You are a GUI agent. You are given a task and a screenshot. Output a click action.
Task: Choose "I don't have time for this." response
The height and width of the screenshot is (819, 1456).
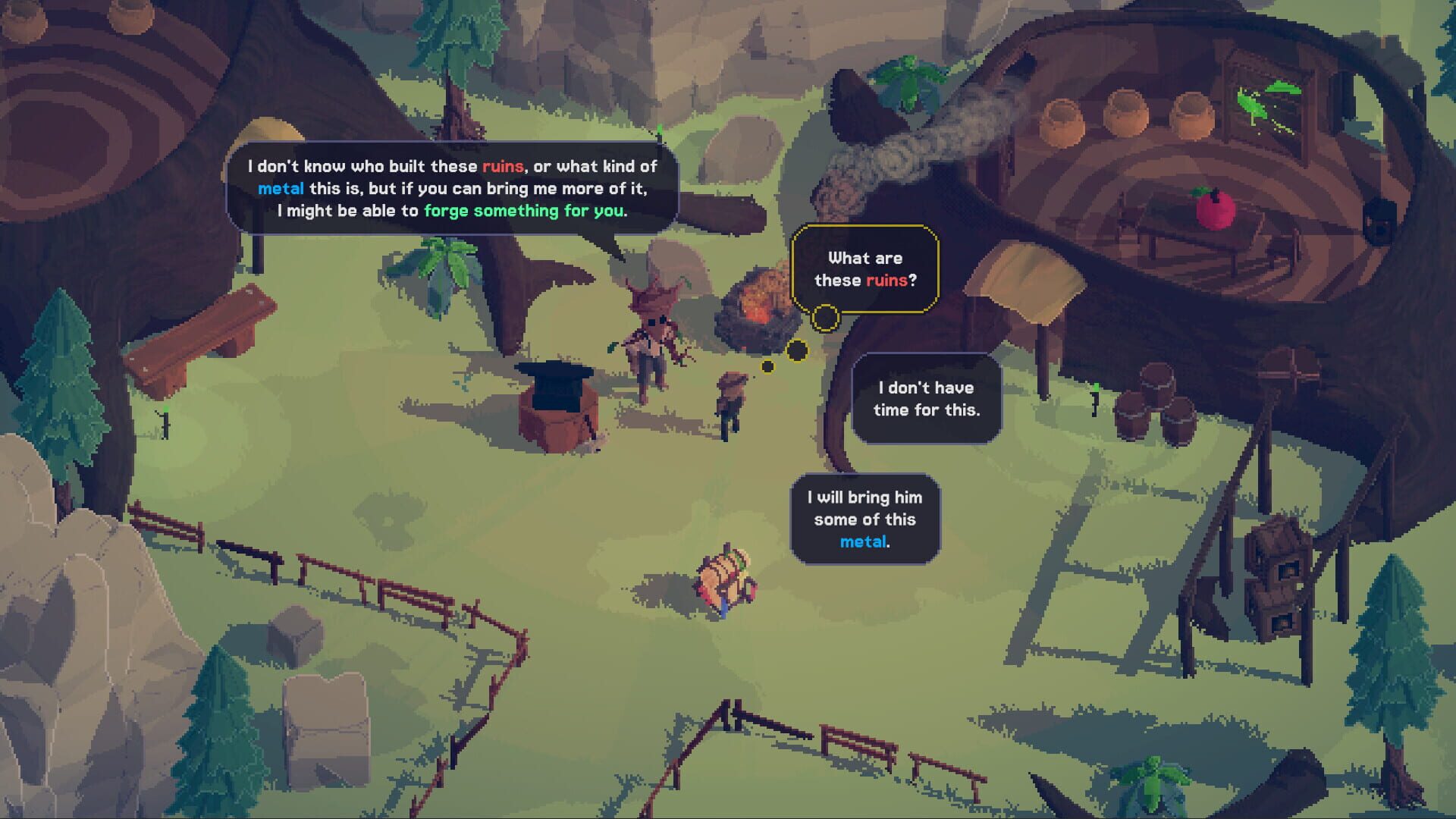(x=925, y=402)
